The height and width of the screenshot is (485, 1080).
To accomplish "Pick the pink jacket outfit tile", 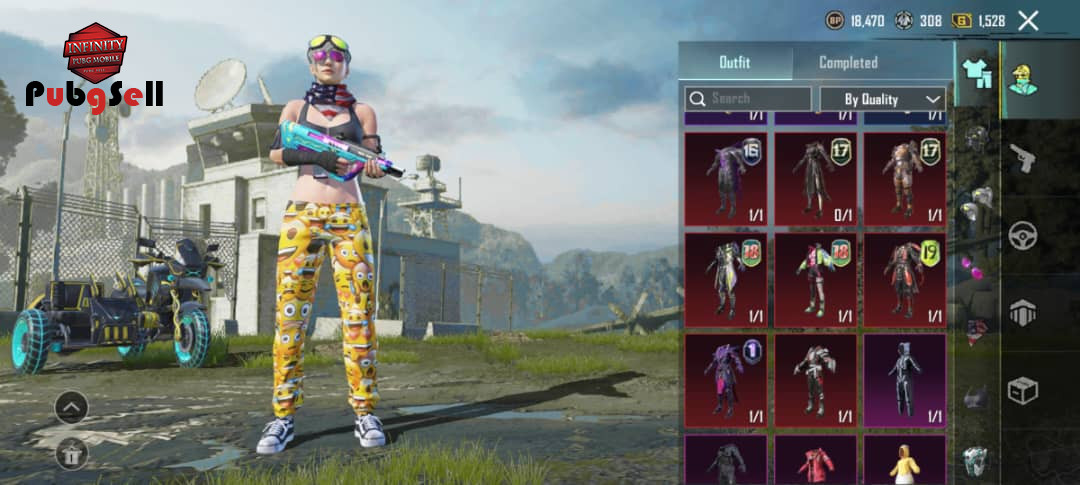I will [x=816, y=462].
